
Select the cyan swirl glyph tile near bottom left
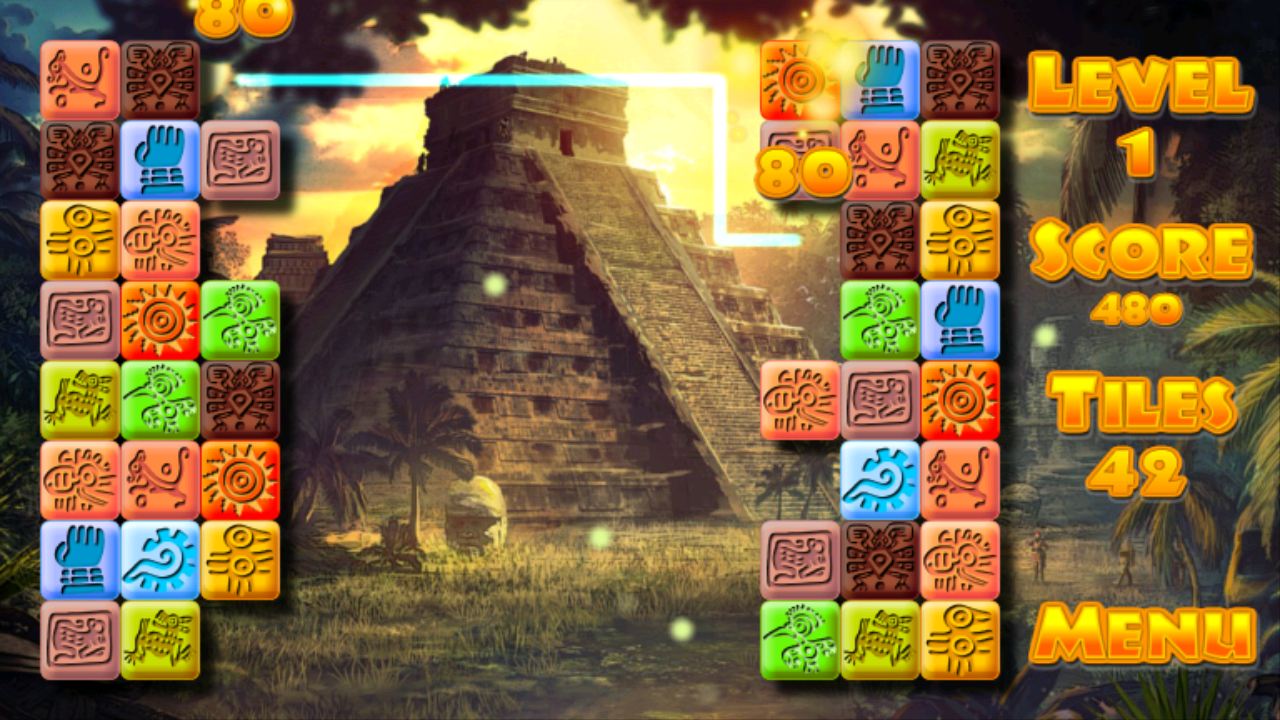[160, 560]
